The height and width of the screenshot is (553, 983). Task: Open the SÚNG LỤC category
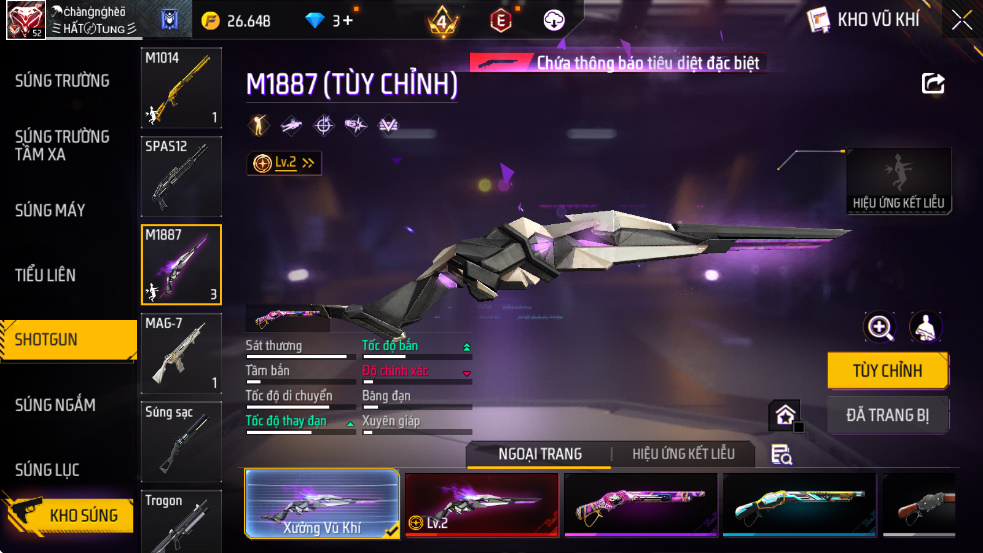(x=47, y=470)
